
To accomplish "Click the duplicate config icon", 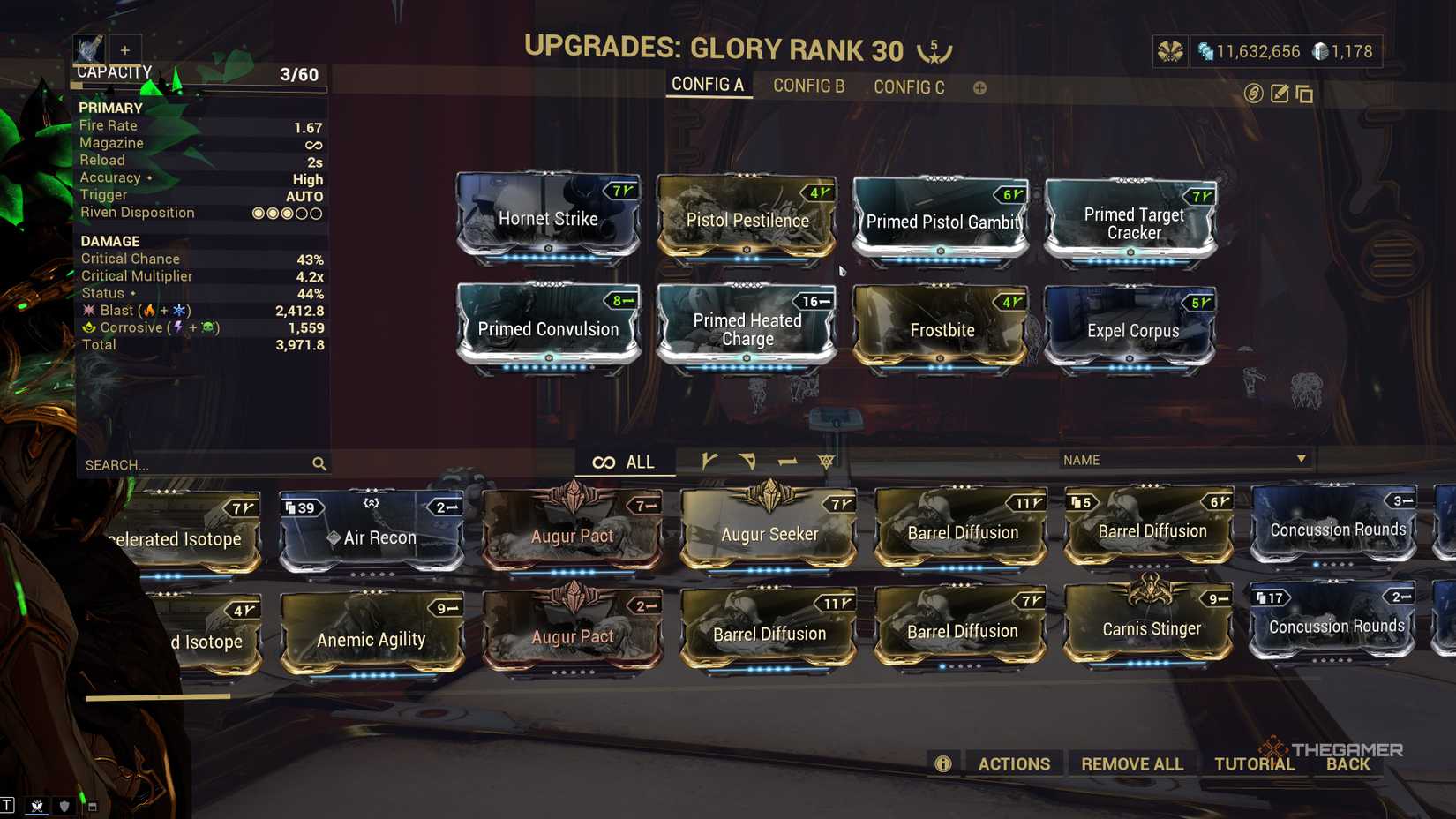I will point(1303,92).
